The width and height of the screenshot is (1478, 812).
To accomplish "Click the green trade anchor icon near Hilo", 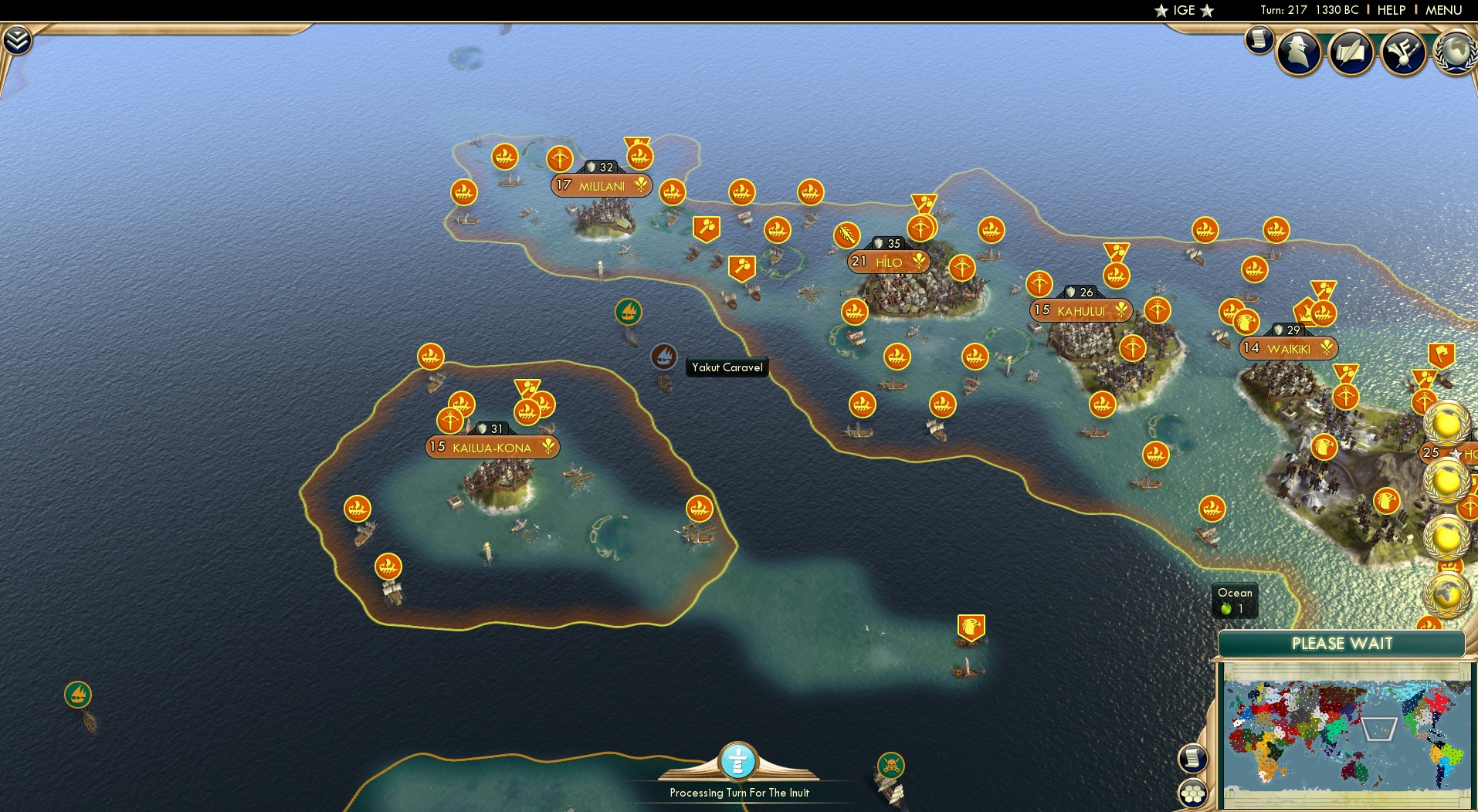I will click(629, 313).
